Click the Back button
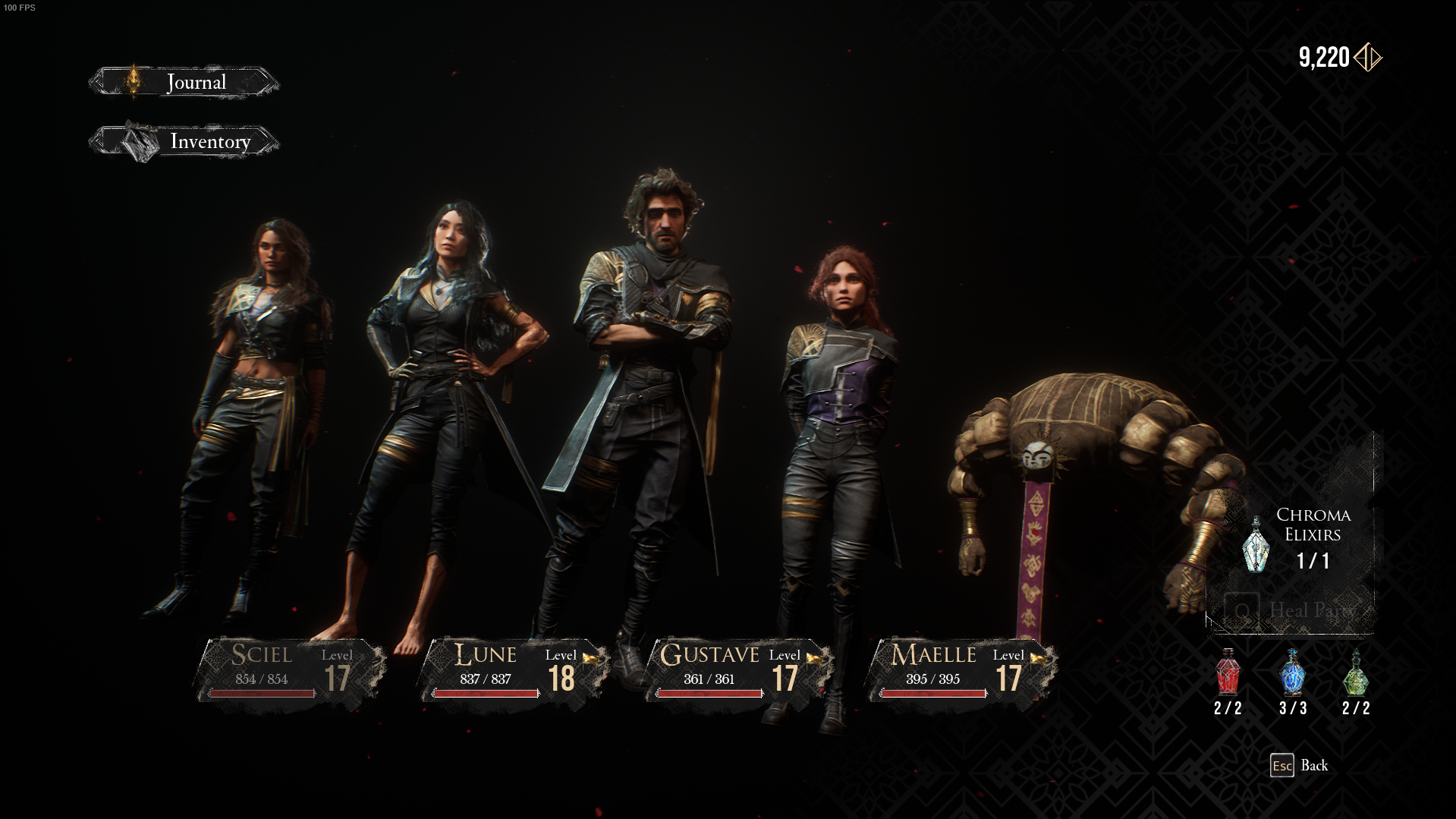 click(x=1300, y=765)
